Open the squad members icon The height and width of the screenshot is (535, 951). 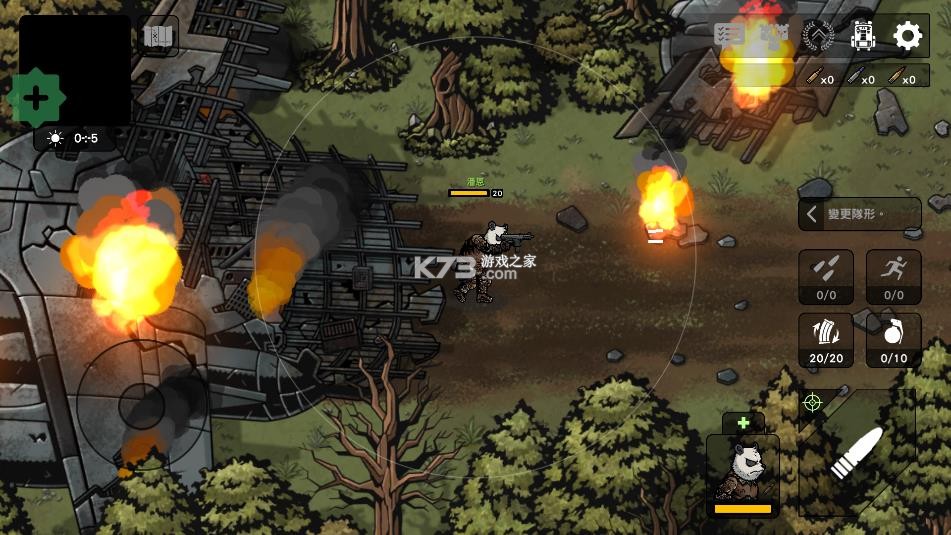point(774,35)
